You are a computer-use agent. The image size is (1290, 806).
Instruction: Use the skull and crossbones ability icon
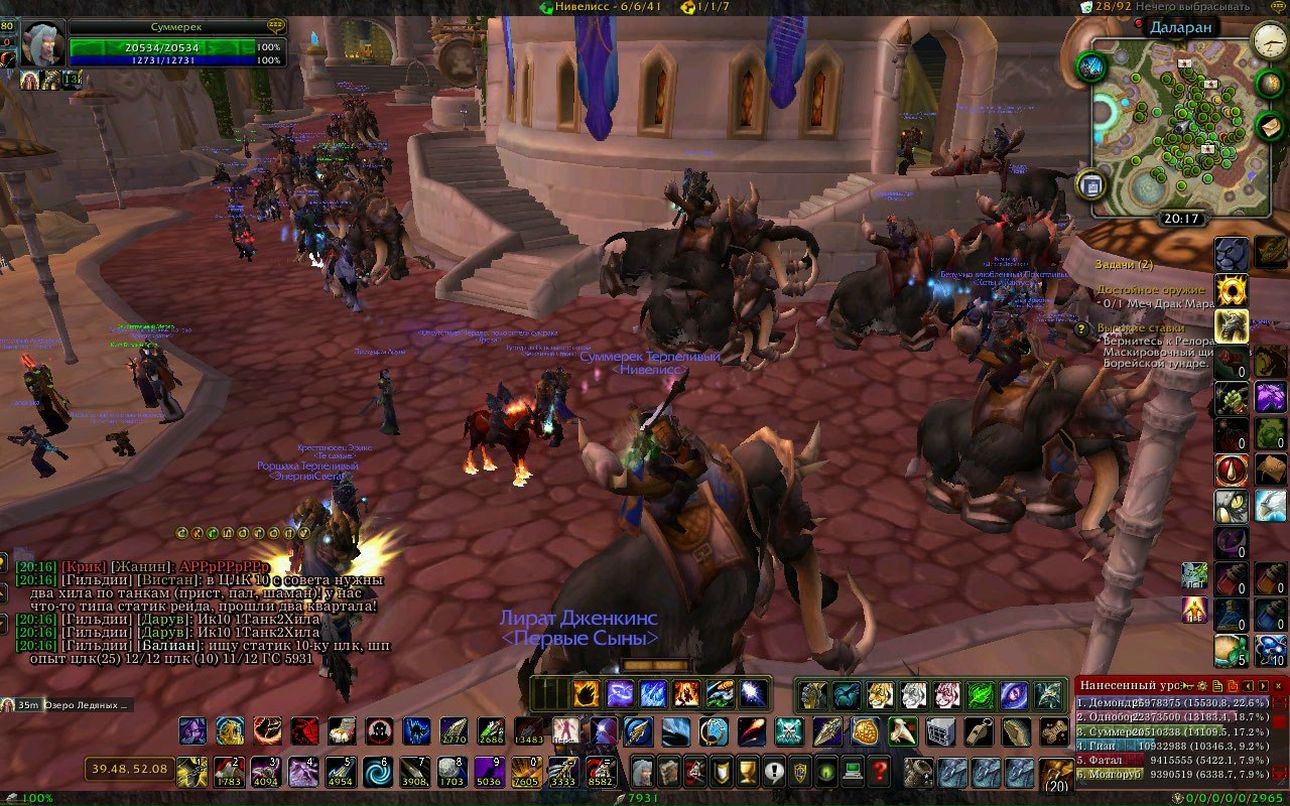(789, 731)
